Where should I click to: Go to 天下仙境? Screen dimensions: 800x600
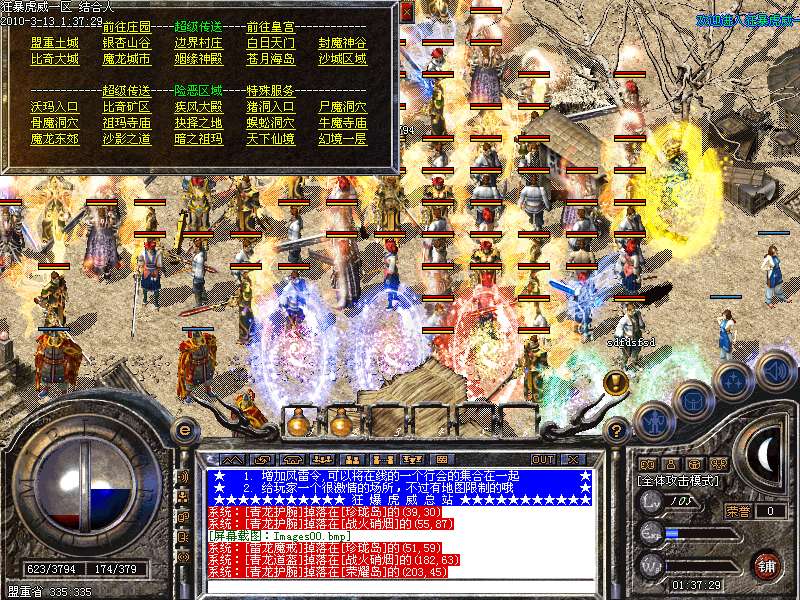point(270,139)
